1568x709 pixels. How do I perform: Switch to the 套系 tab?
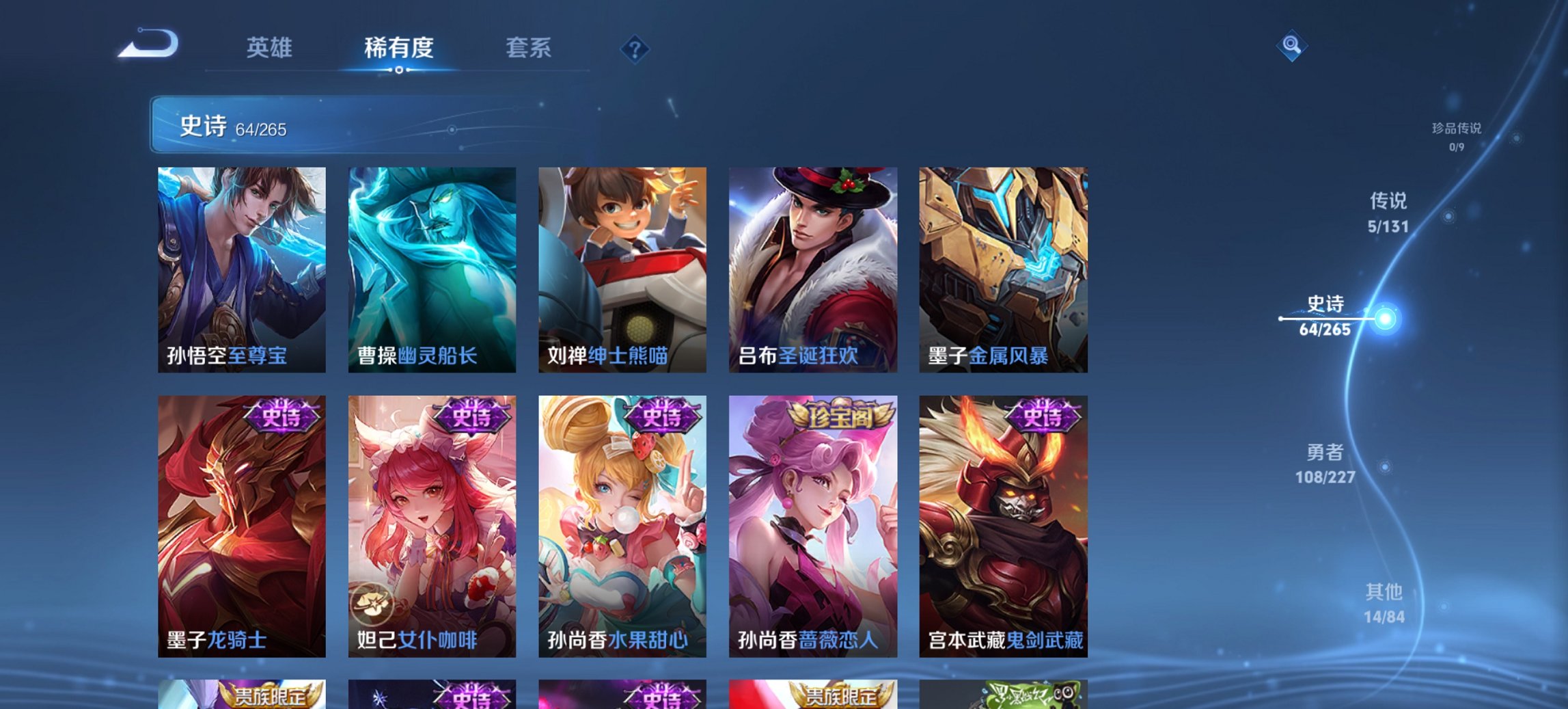point(528,48)
